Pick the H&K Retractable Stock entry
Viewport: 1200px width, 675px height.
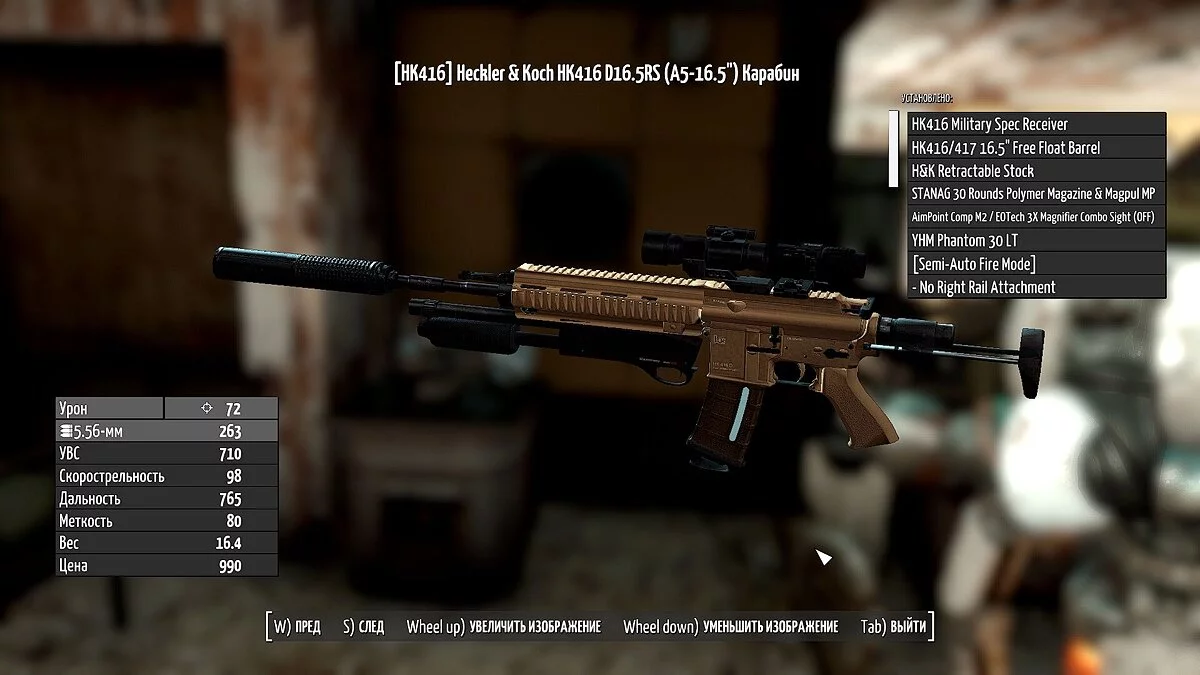tap(1036, 171)
